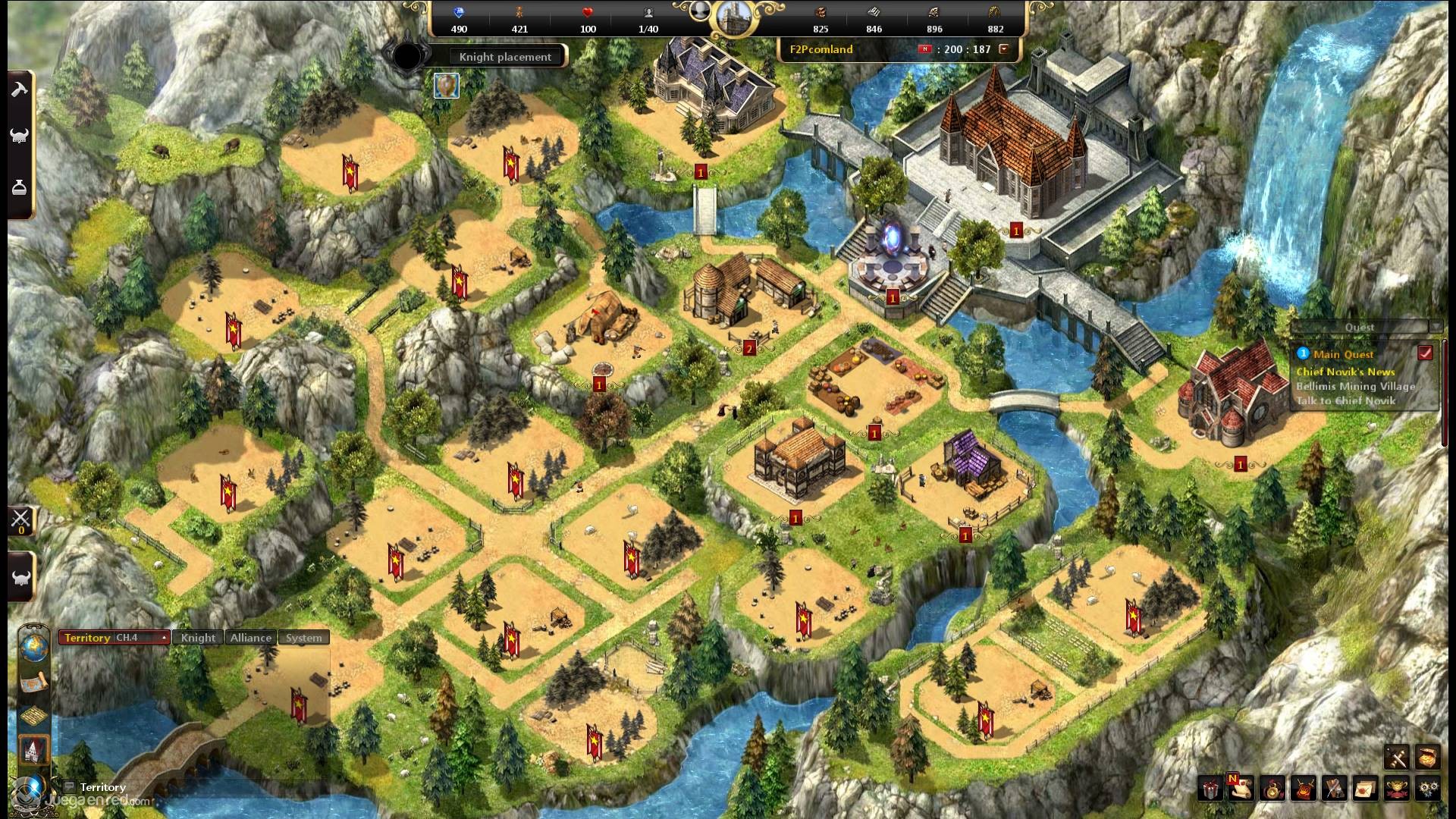Switch to the Alliance chat tab
This screenshot has height=819, width=1456.
coord(251,638)
